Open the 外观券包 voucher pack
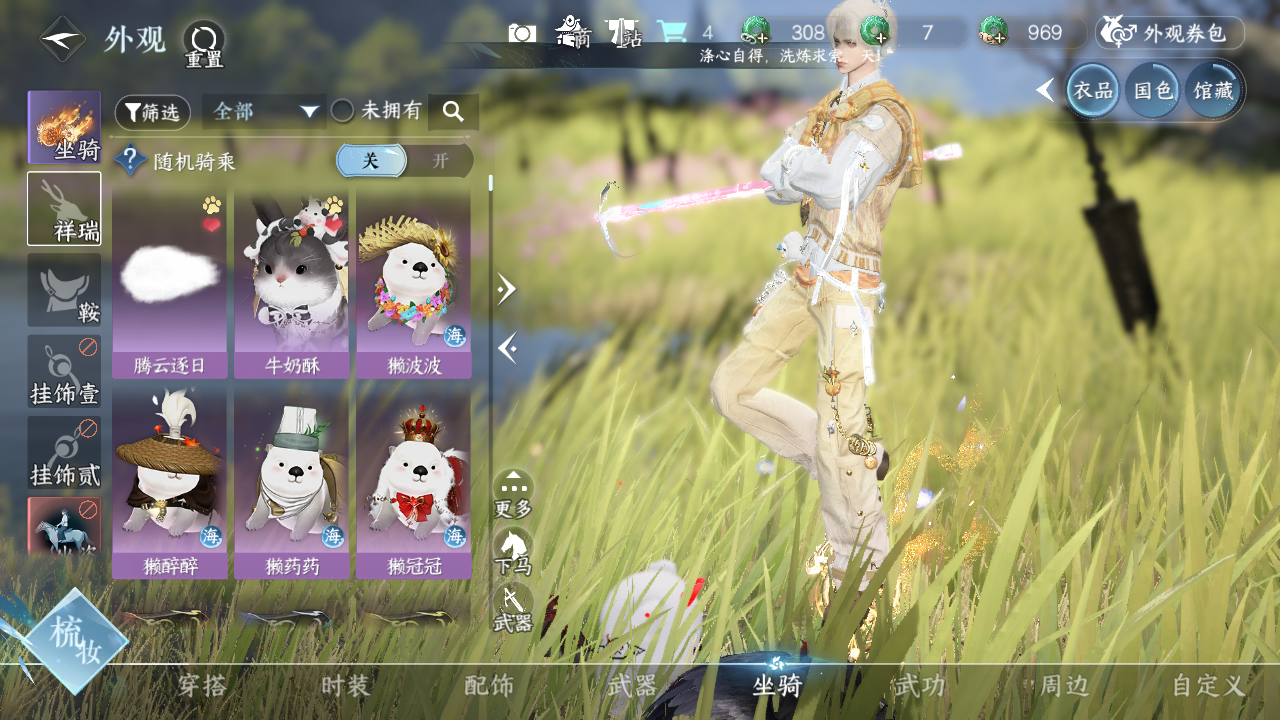Image resolution: width=1280 pixels, height=720 pixels. [1170, 33]
